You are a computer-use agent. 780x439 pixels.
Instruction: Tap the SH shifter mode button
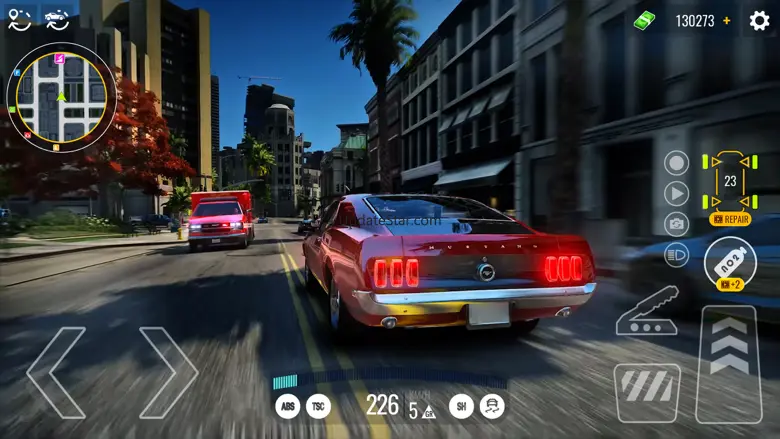click(x=461, y=405)
